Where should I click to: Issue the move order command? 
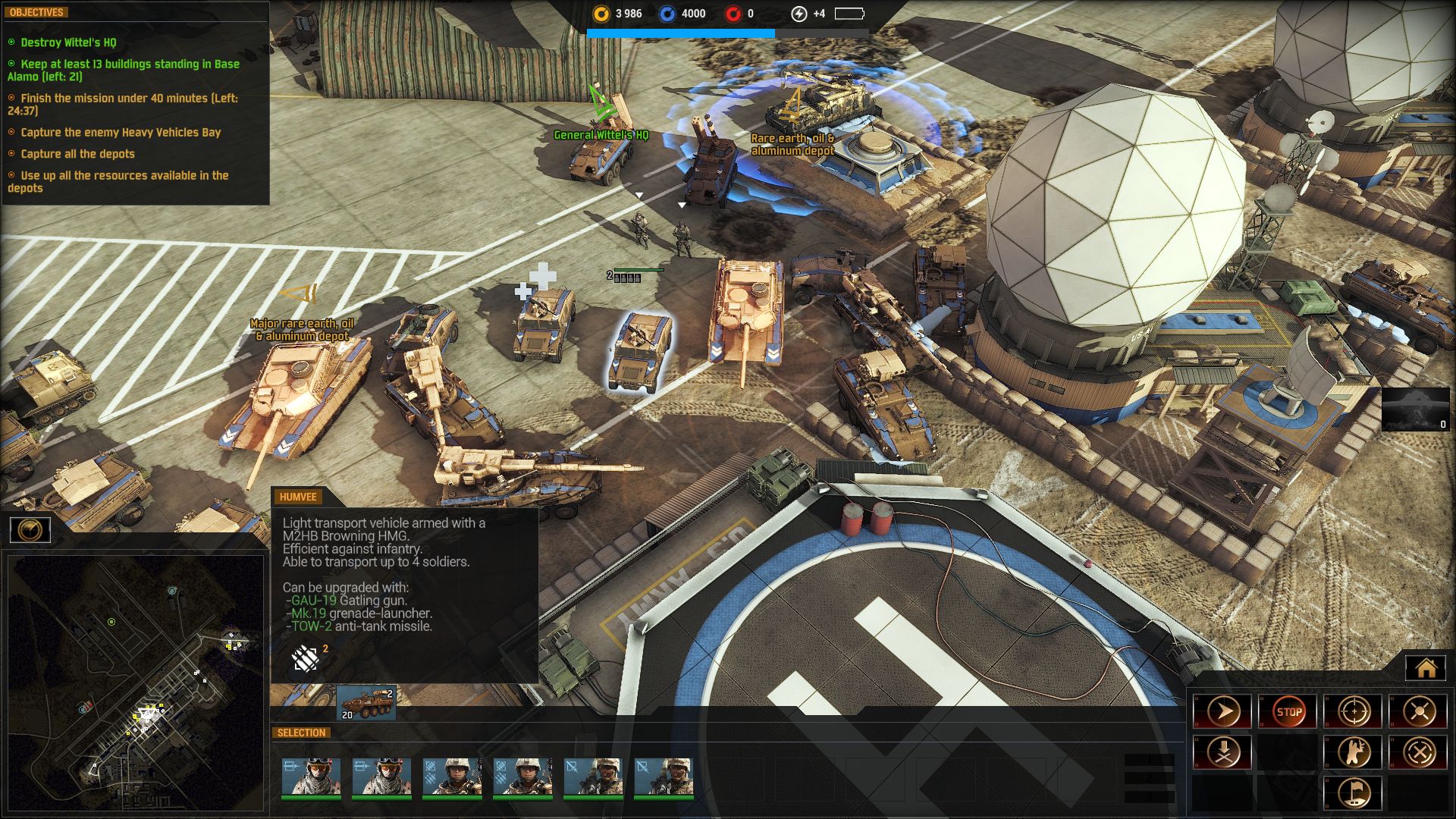click(1222, 712)
